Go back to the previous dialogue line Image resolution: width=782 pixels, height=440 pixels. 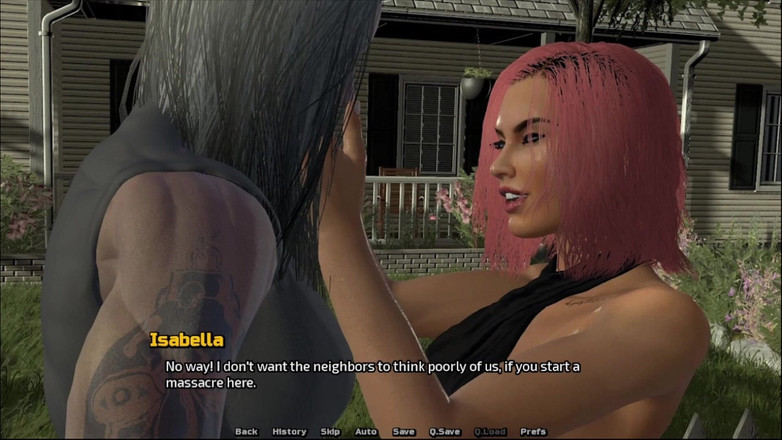[246, 432]
